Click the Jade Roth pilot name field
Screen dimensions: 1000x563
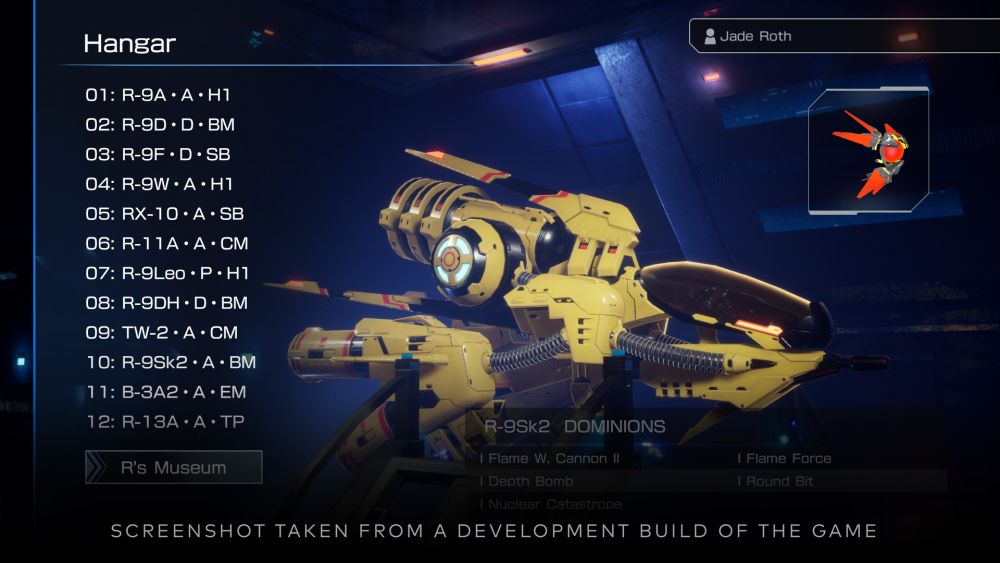click(845, 36)
